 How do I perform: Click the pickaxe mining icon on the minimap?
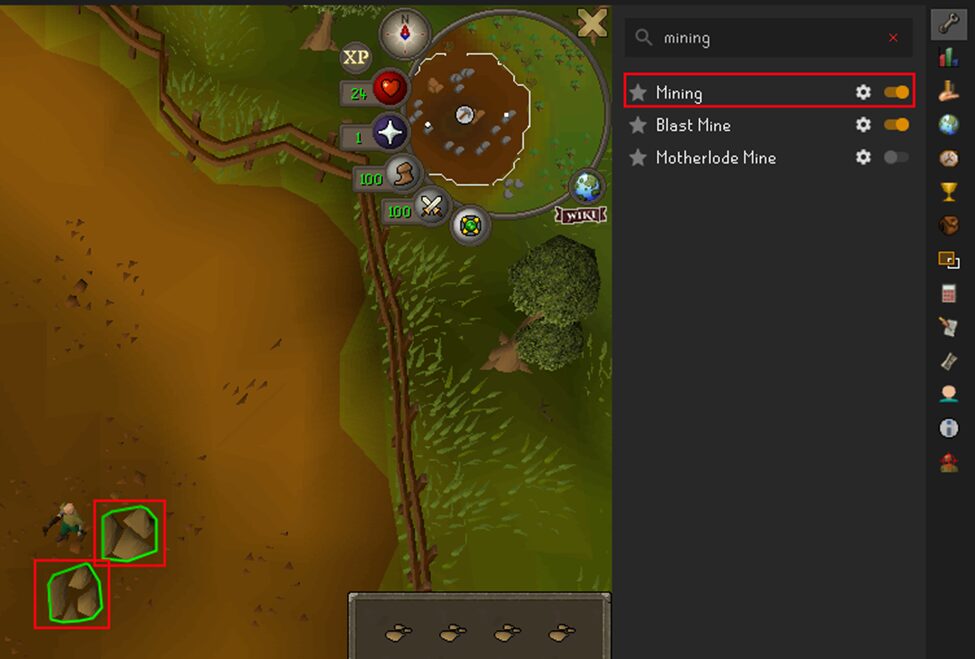465,115
